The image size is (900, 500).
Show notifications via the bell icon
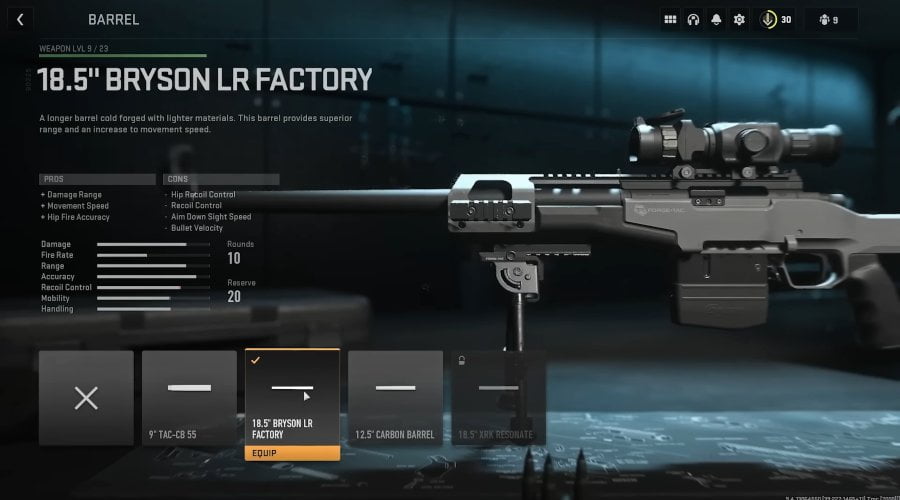point(716,19)
